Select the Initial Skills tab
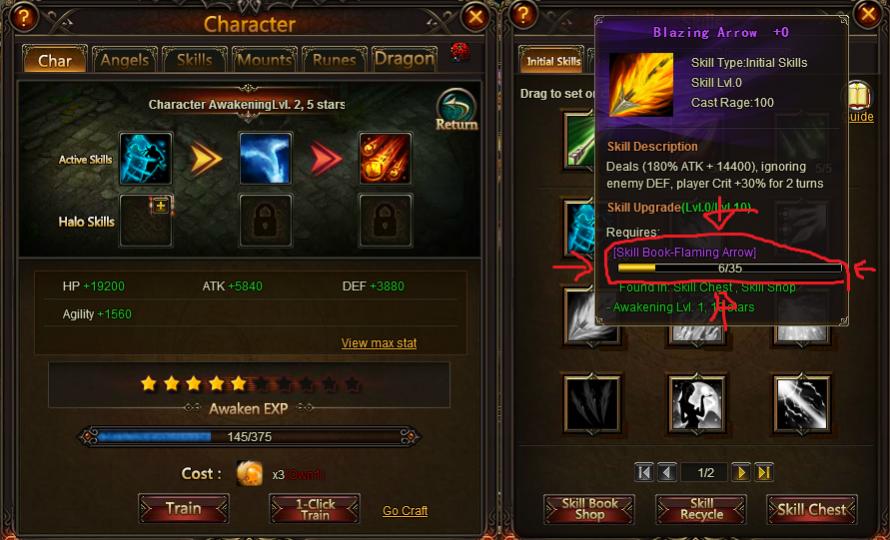Image resolution: width=890 pixels, height=540 pixels. (x=554, y=62)
